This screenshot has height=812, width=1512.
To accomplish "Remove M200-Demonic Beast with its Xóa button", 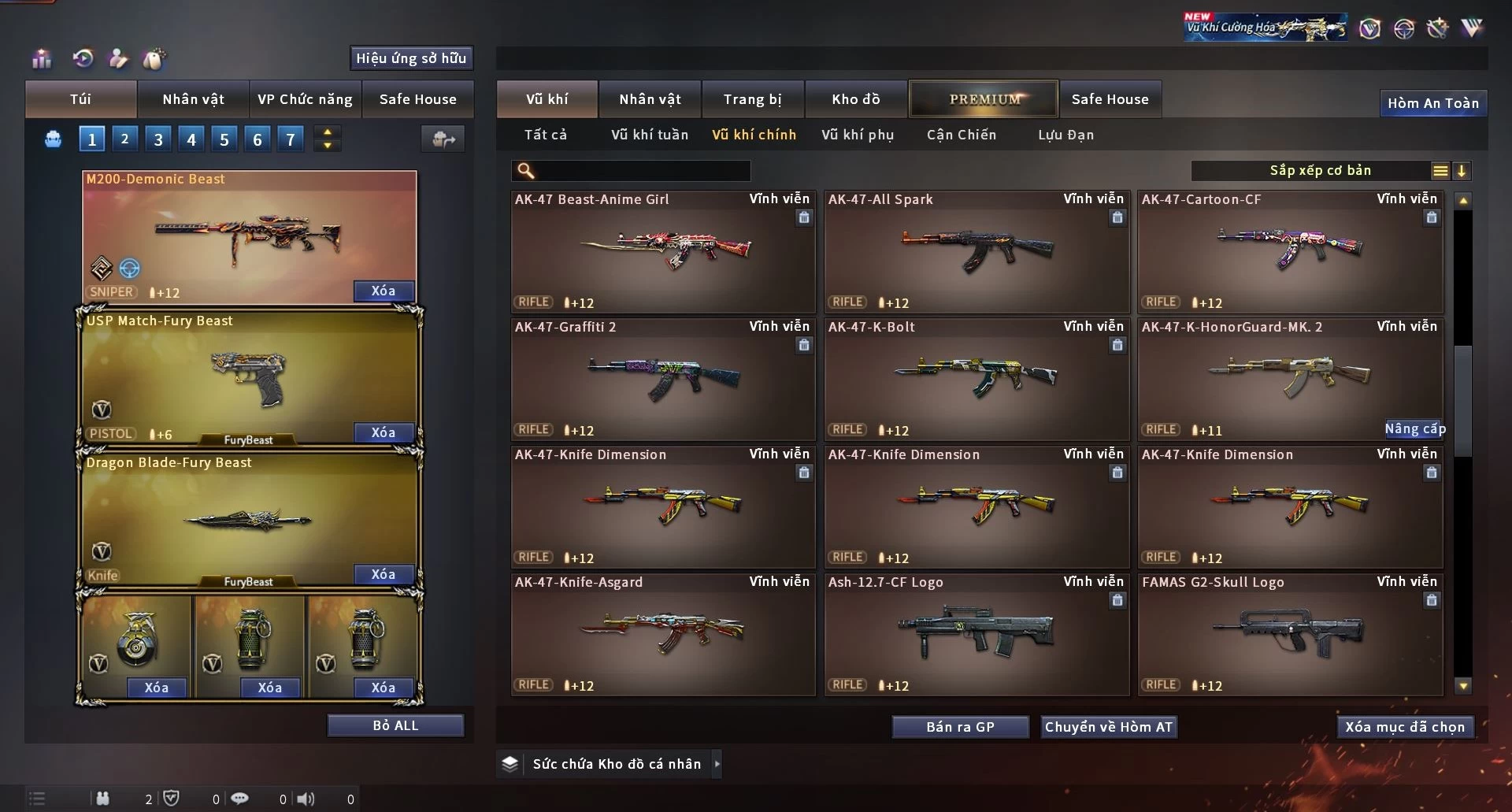I will tap(383, 291).
